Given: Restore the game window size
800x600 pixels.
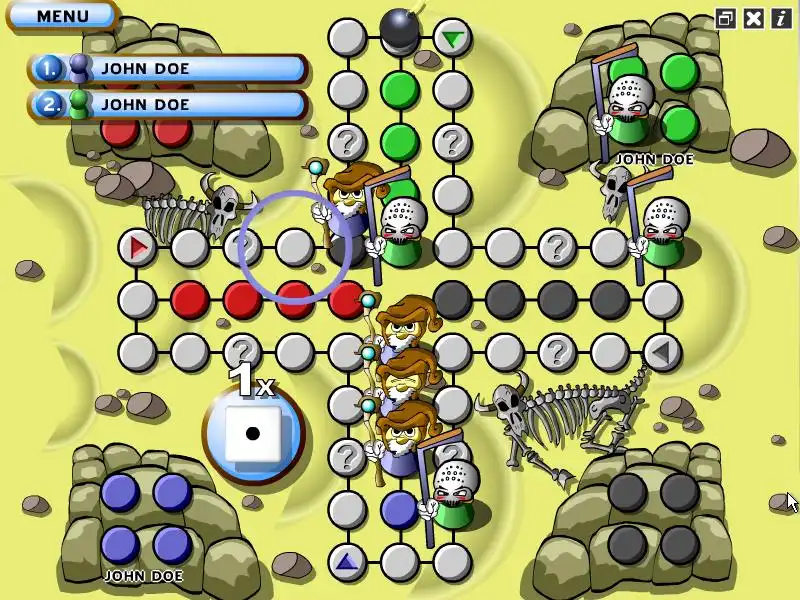Looking at the screenshot, I should (726, 18).
